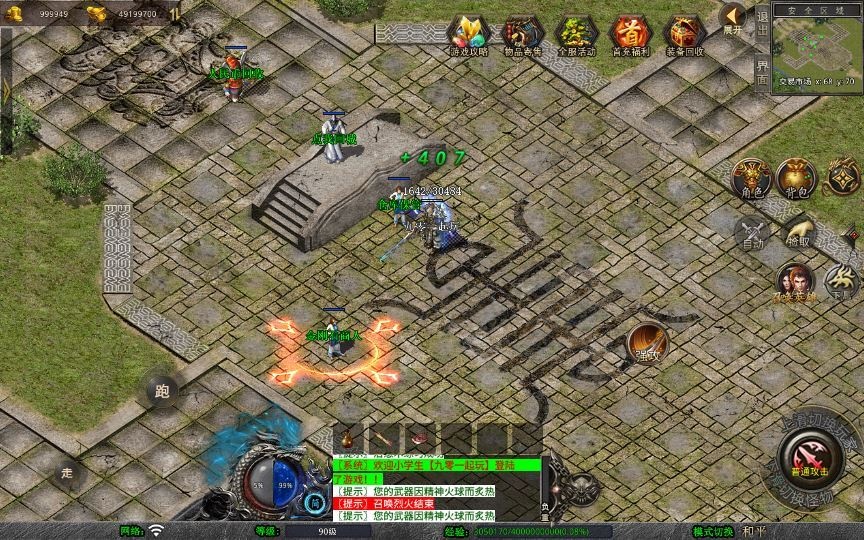This screenshot has width=864, height=540.
Task: Click the 模式切换 mode switch button
Action: pos(714,531)
